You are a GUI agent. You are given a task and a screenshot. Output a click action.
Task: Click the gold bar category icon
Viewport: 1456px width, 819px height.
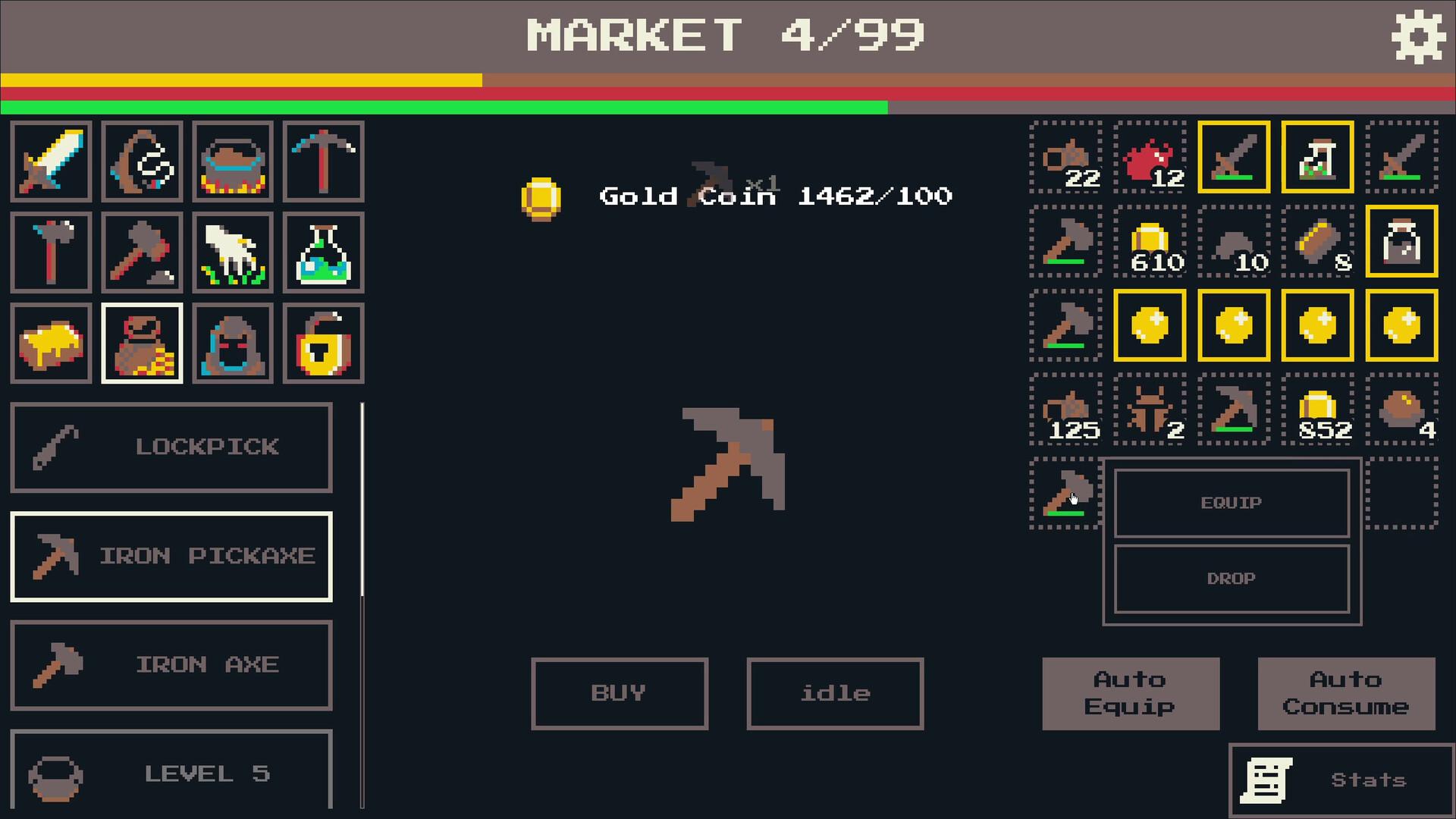[x=51, y=343]
